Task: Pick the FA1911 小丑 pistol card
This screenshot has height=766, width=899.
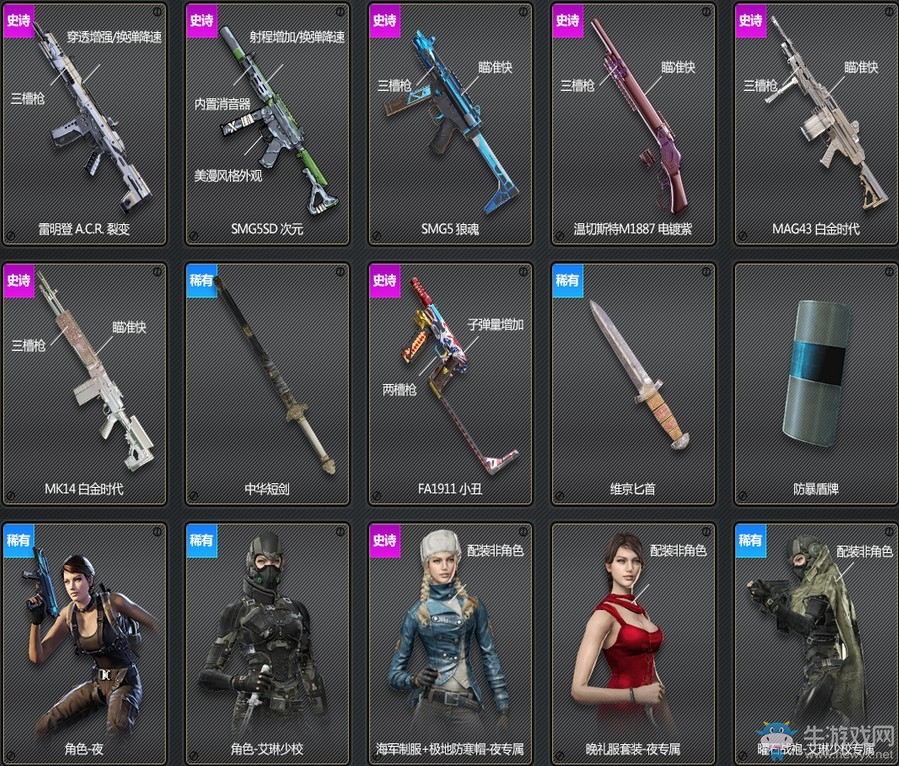Action: click(450, 384)
